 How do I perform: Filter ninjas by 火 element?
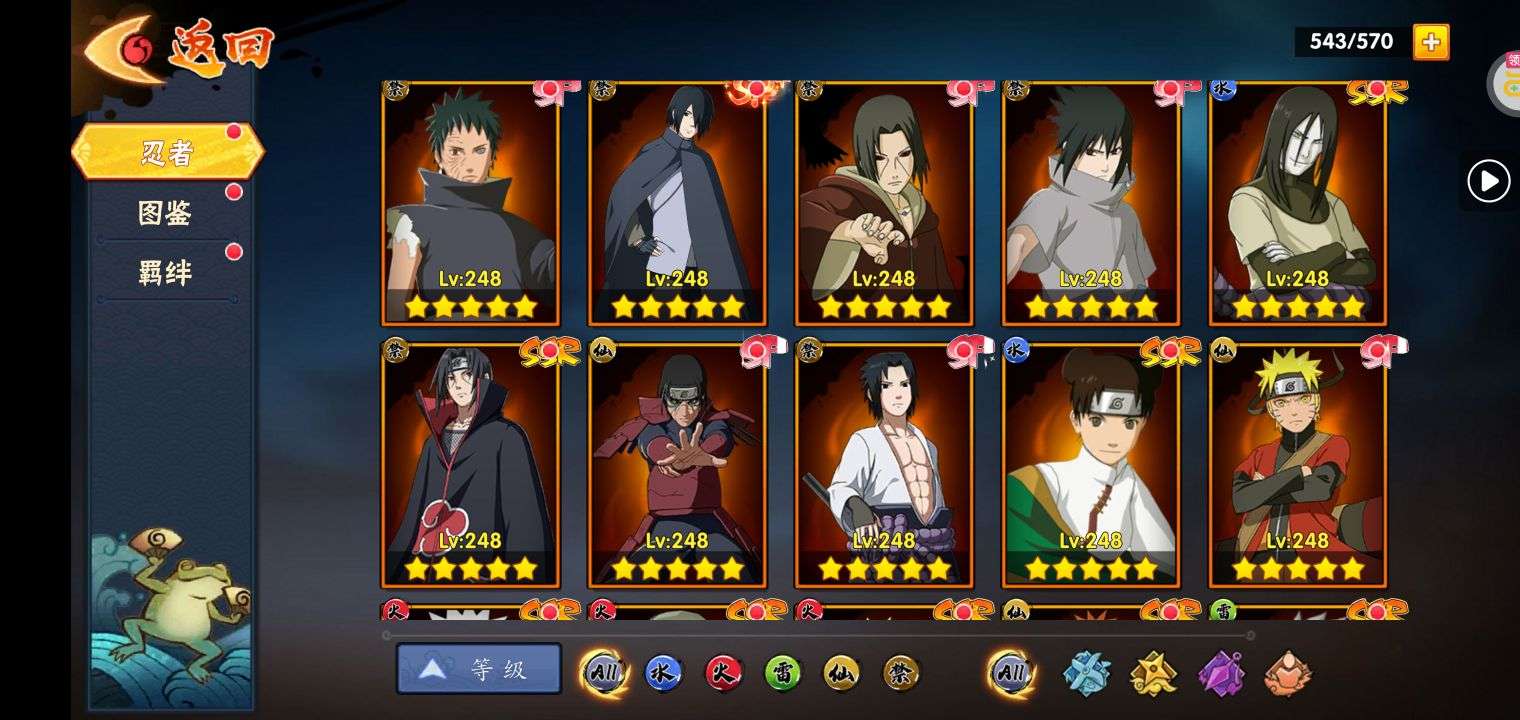(723, 673)
